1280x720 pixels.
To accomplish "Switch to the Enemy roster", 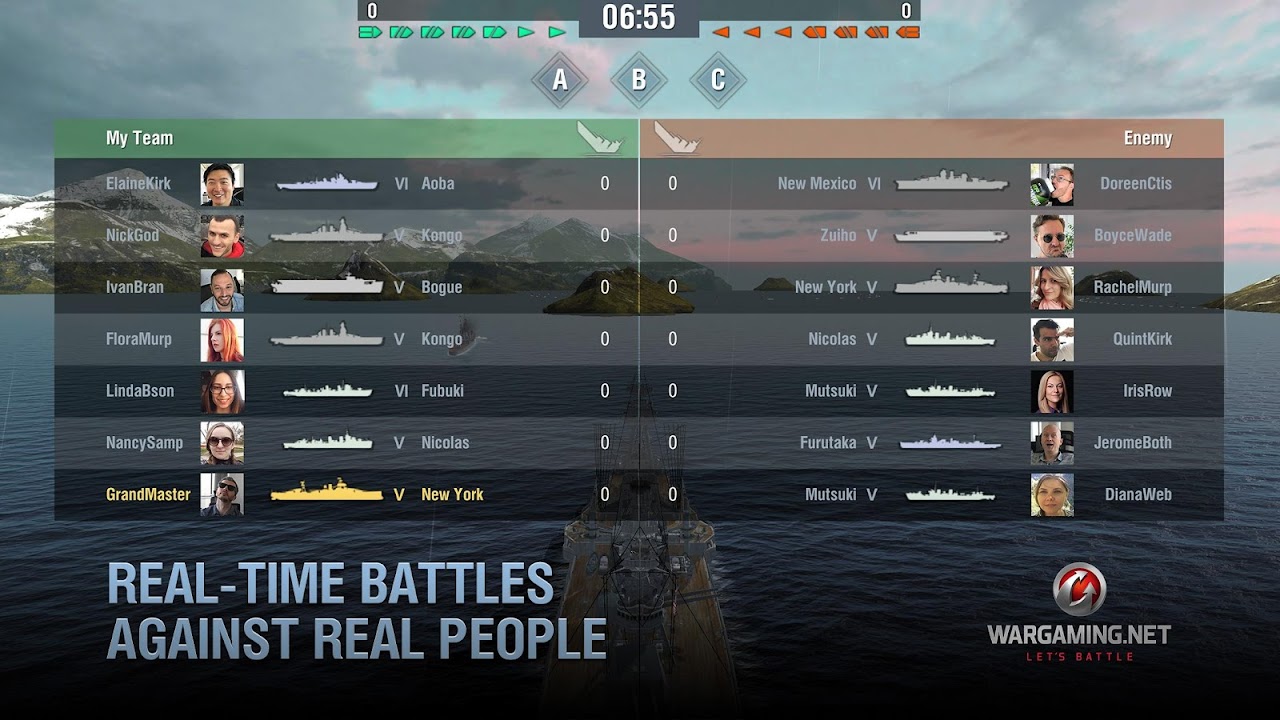I will click(1148, 139).
